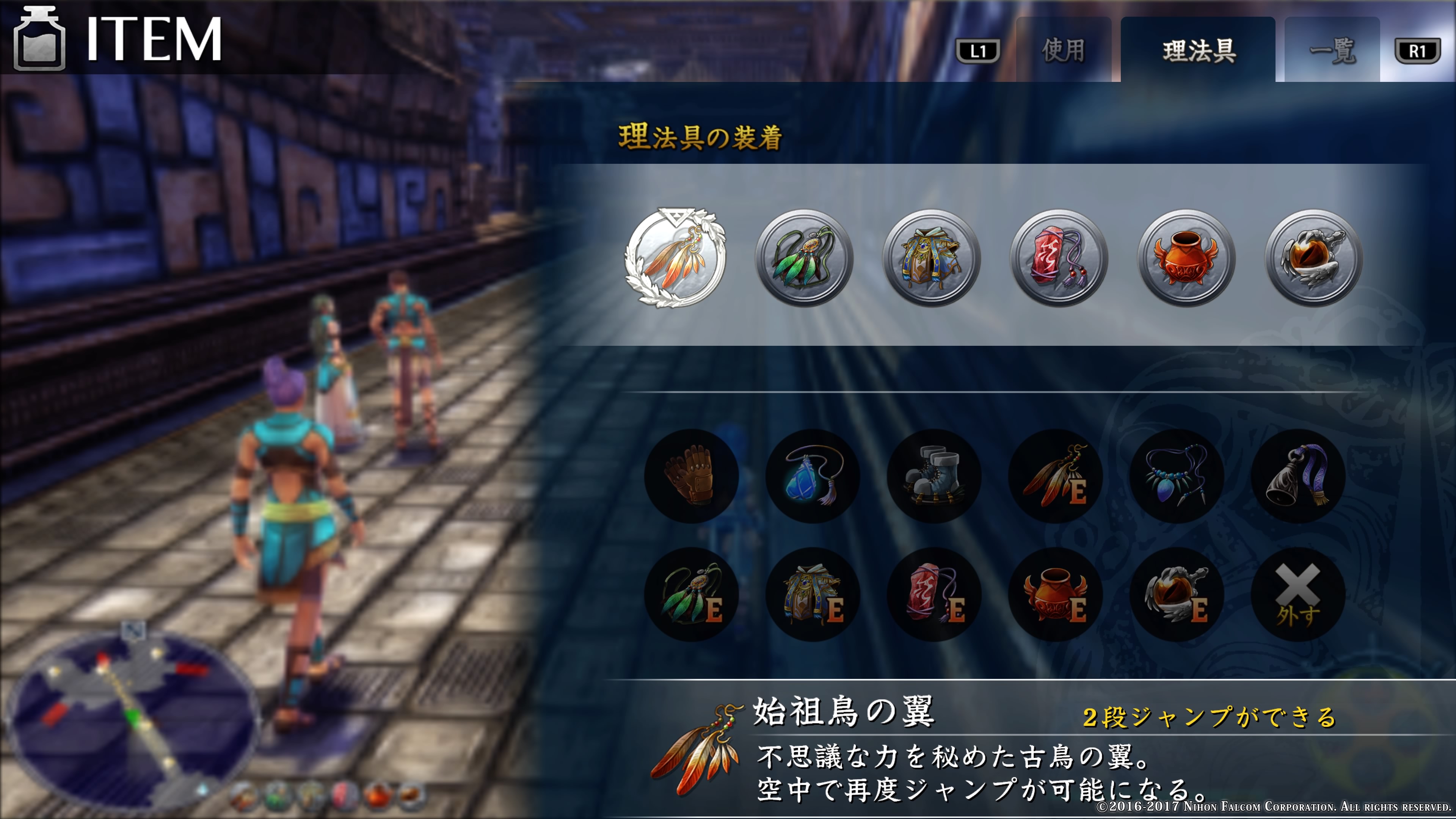1456x819 pixels.
Task: Choose the equipped green feather charm slot
Action: (x=804, y=258)
